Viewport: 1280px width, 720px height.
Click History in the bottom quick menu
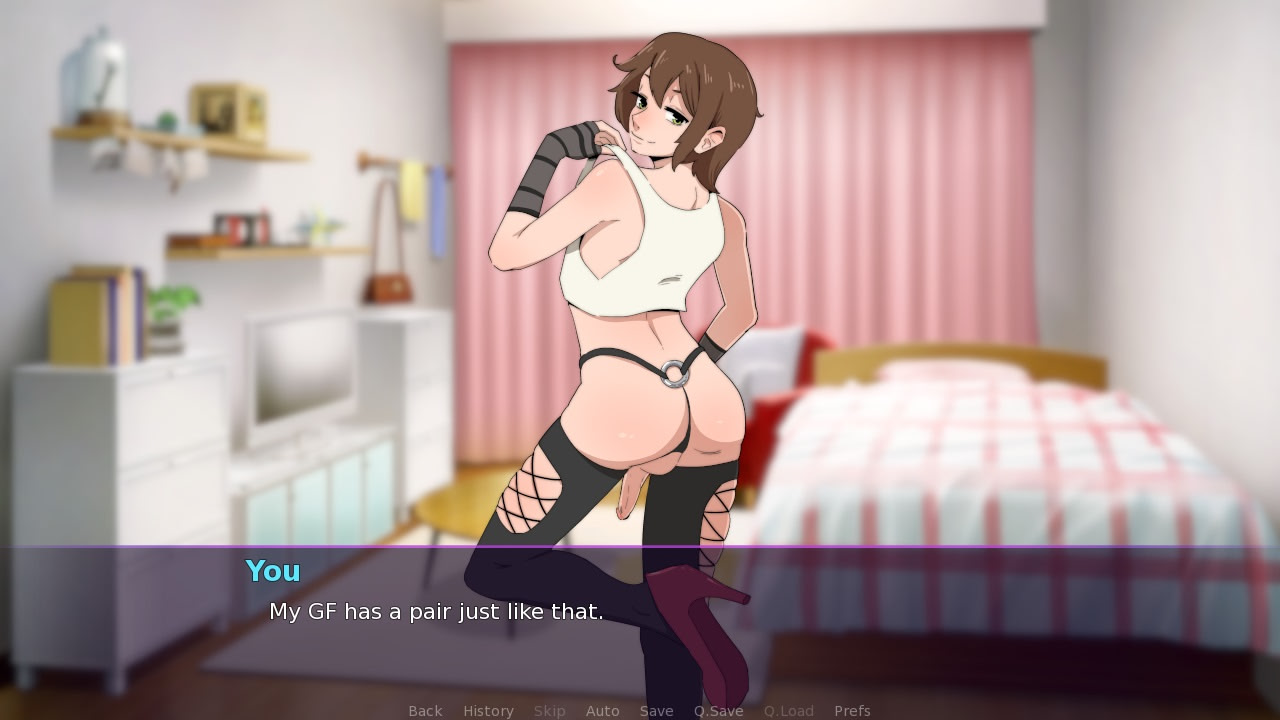(488, 710)
